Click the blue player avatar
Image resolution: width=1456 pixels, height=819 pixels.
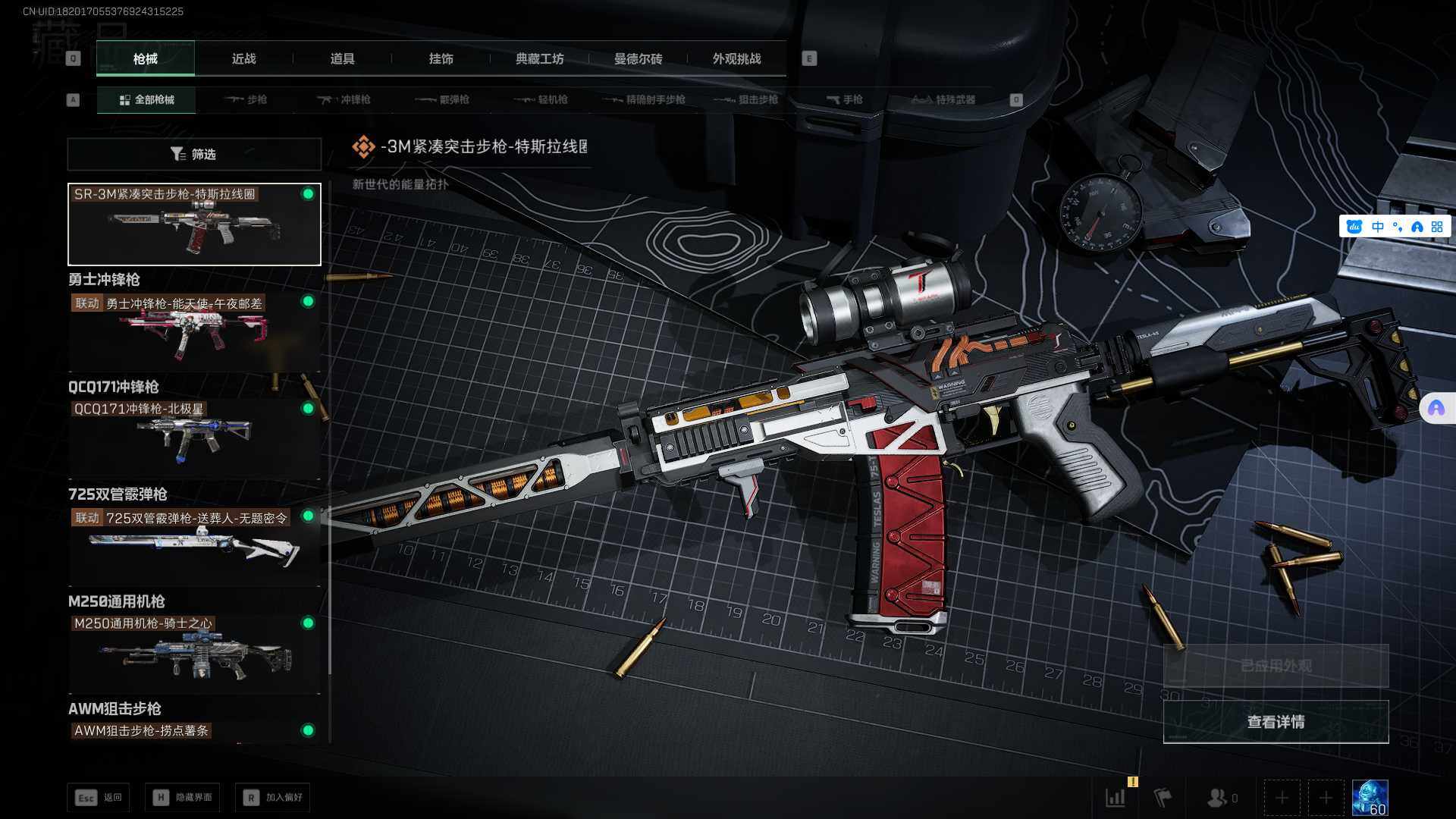(1370, 798)
